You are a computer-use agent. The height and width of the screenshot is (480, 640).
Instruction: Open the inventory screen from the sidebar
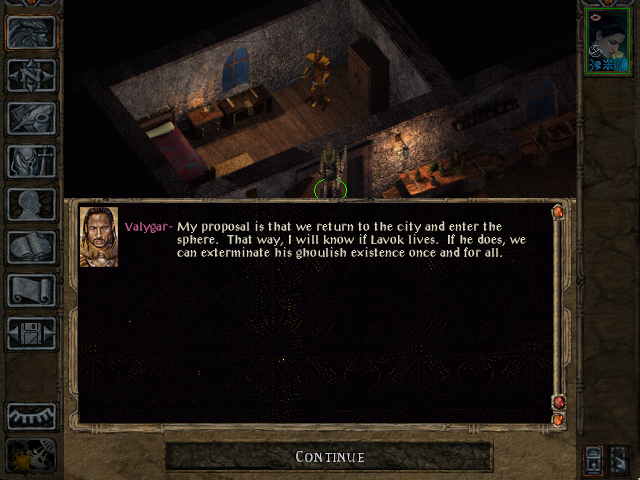pos(31,161)
